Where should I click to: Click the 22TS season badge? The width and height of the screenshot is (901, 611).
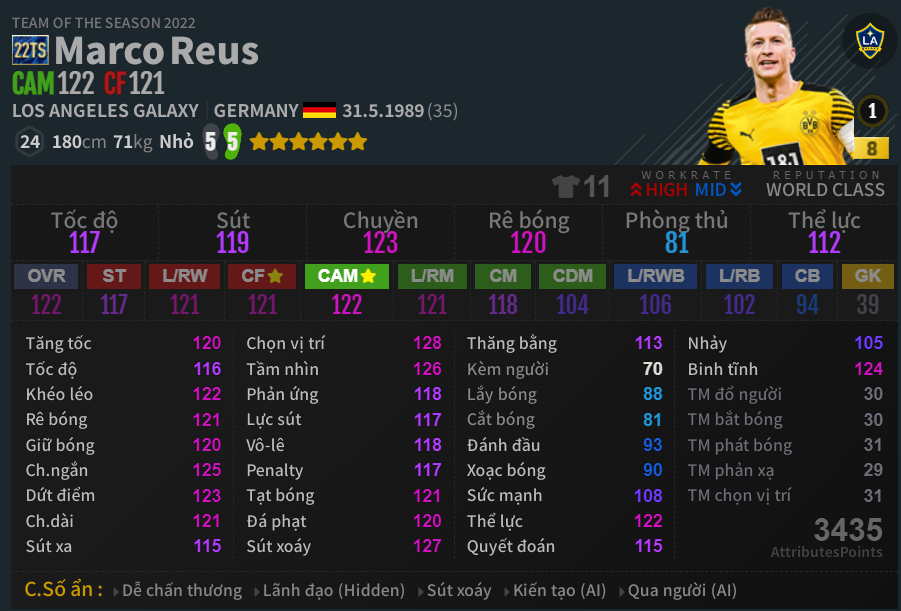[30, 50]
